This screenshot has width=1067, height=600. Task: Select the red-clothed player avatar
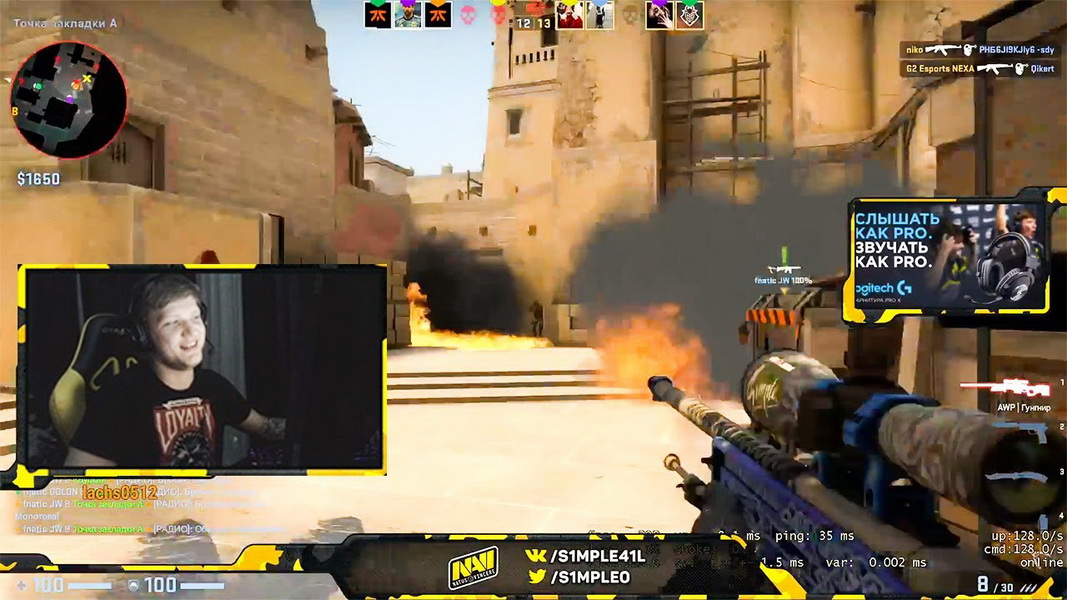click(x=569, y=15)
